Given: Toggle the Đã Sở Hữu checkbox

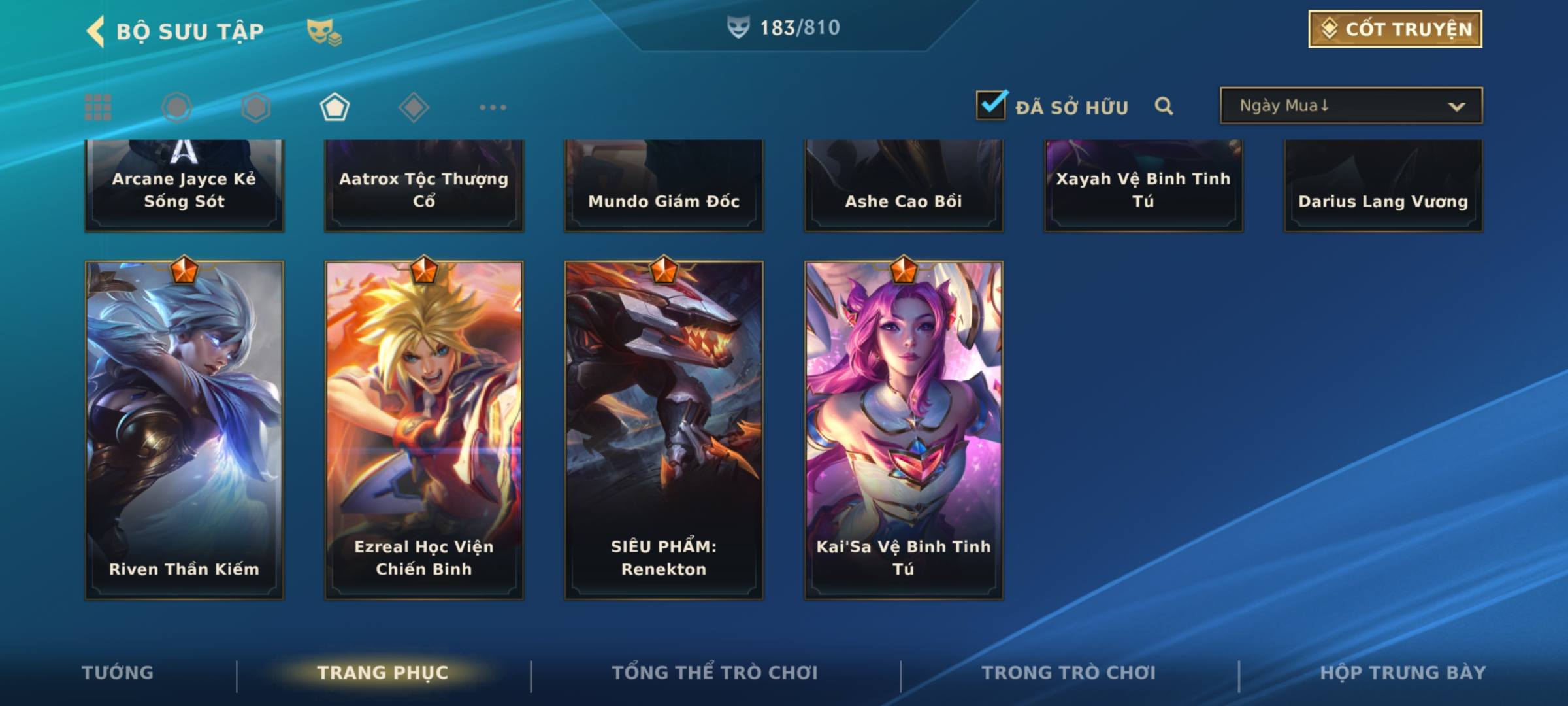Looking at the screenshot, I should pos(991,105).
